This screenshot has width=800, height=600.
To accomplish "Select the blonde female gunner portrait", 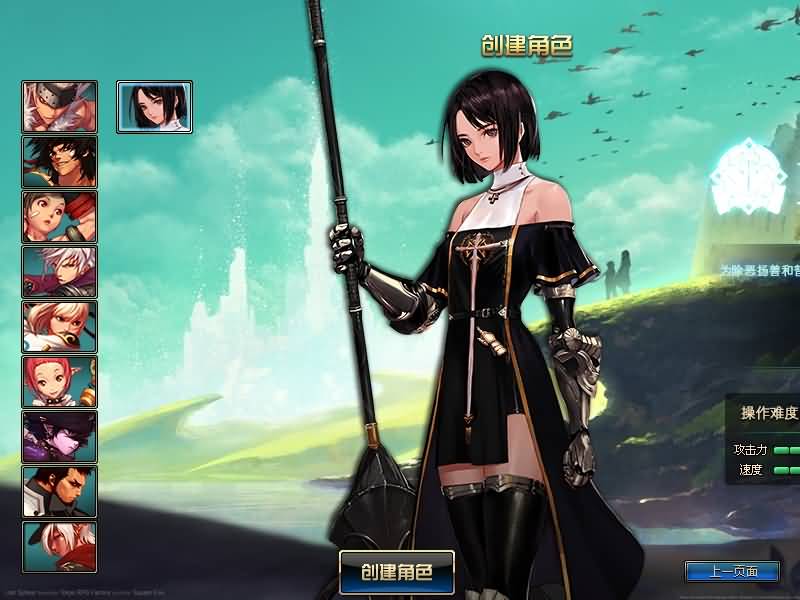I will [60, 327].
